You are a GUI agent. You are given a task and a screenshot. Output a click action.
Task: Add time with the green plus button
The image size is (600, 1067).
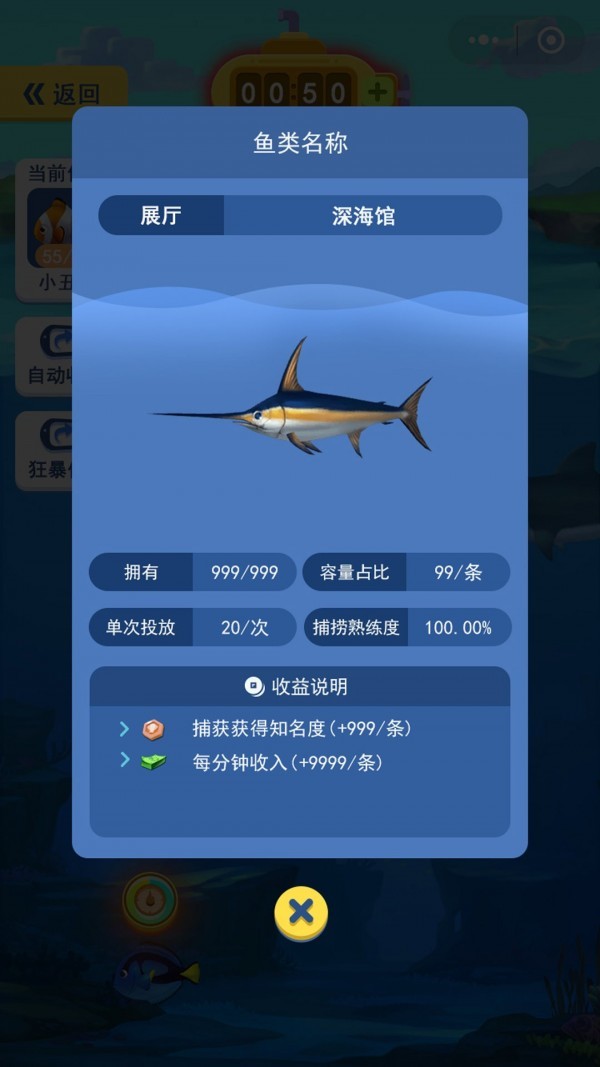tap(378, 93)
